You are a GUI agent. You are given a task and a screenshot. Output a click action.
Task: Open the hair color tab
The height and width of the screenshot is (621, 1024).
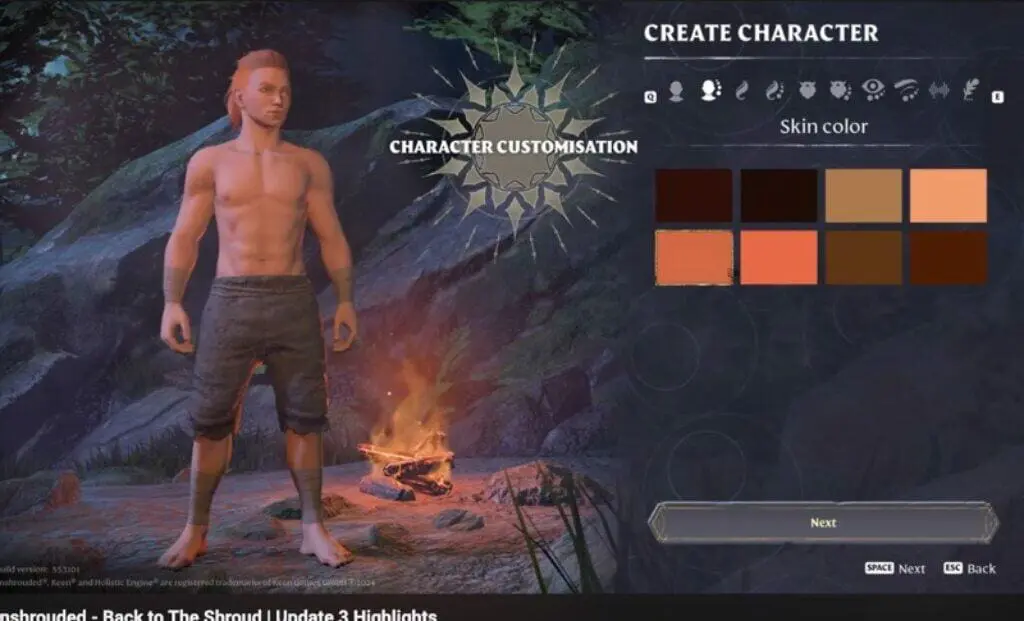pyautogui.click(x=774, y=91)
